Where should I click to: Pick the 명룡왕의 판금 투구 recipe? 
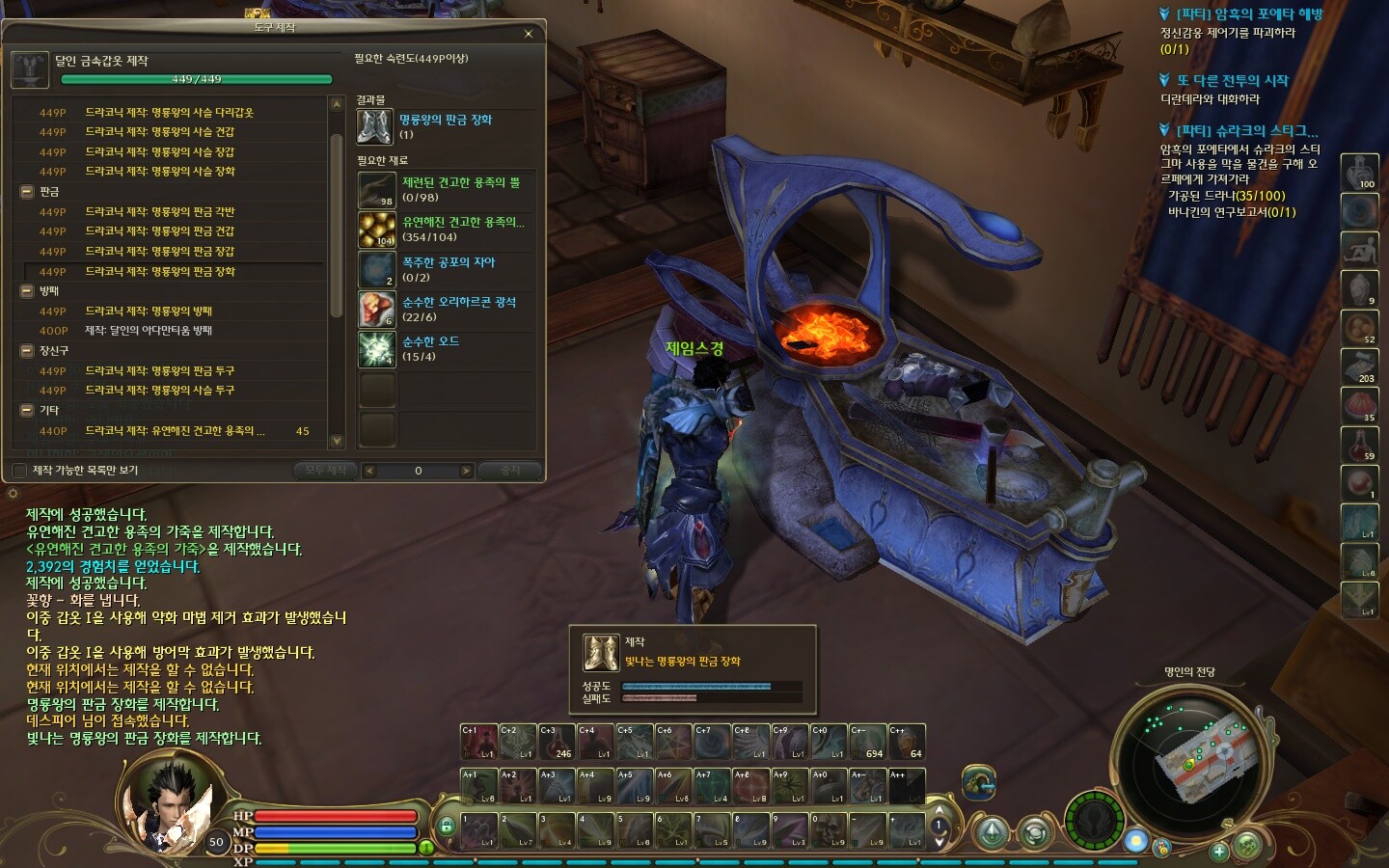tap(159, 371)
